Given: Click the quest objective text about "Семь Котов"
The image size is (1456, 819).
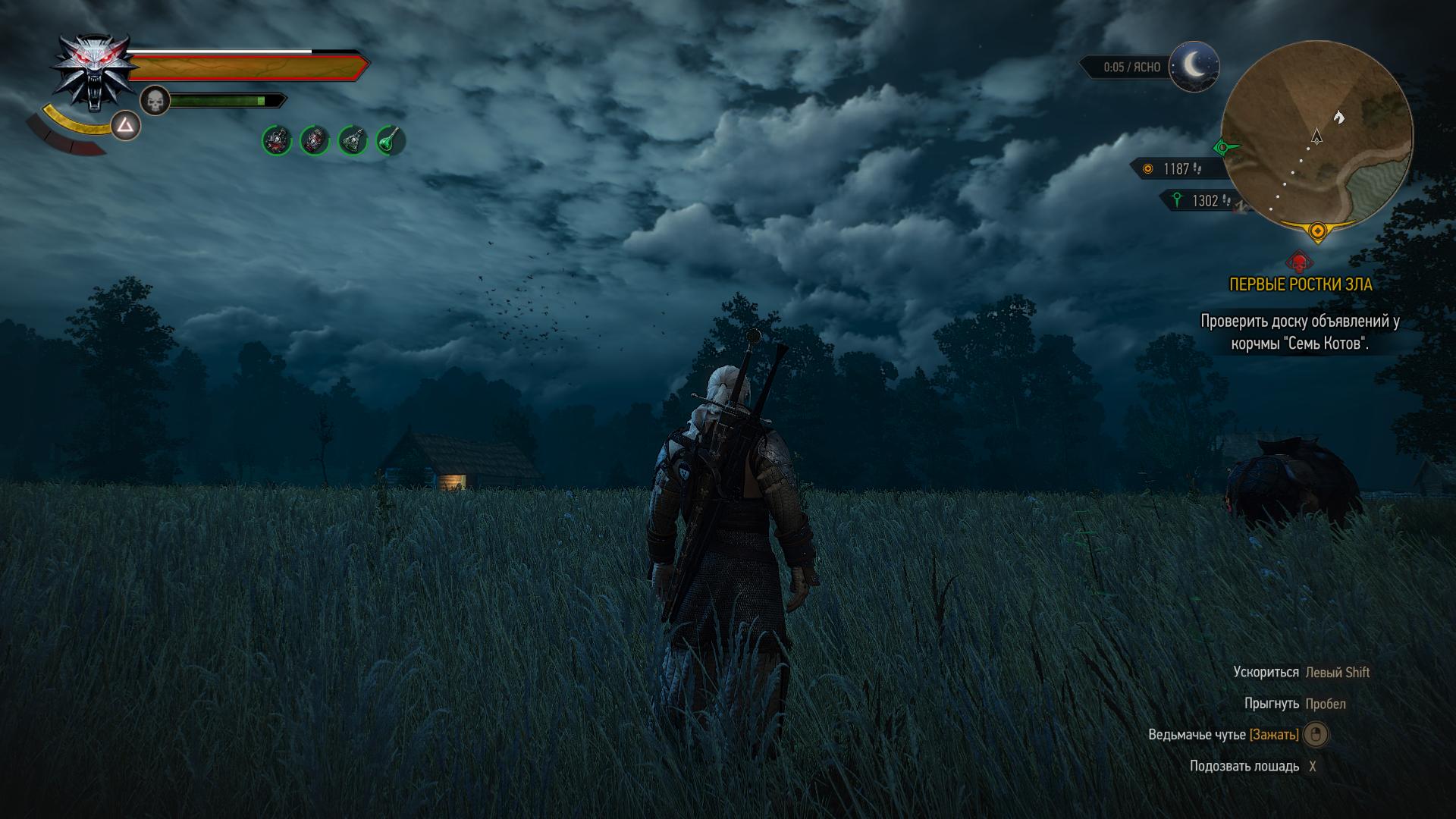Looking at the screenshot, I should click(1300, 332).
